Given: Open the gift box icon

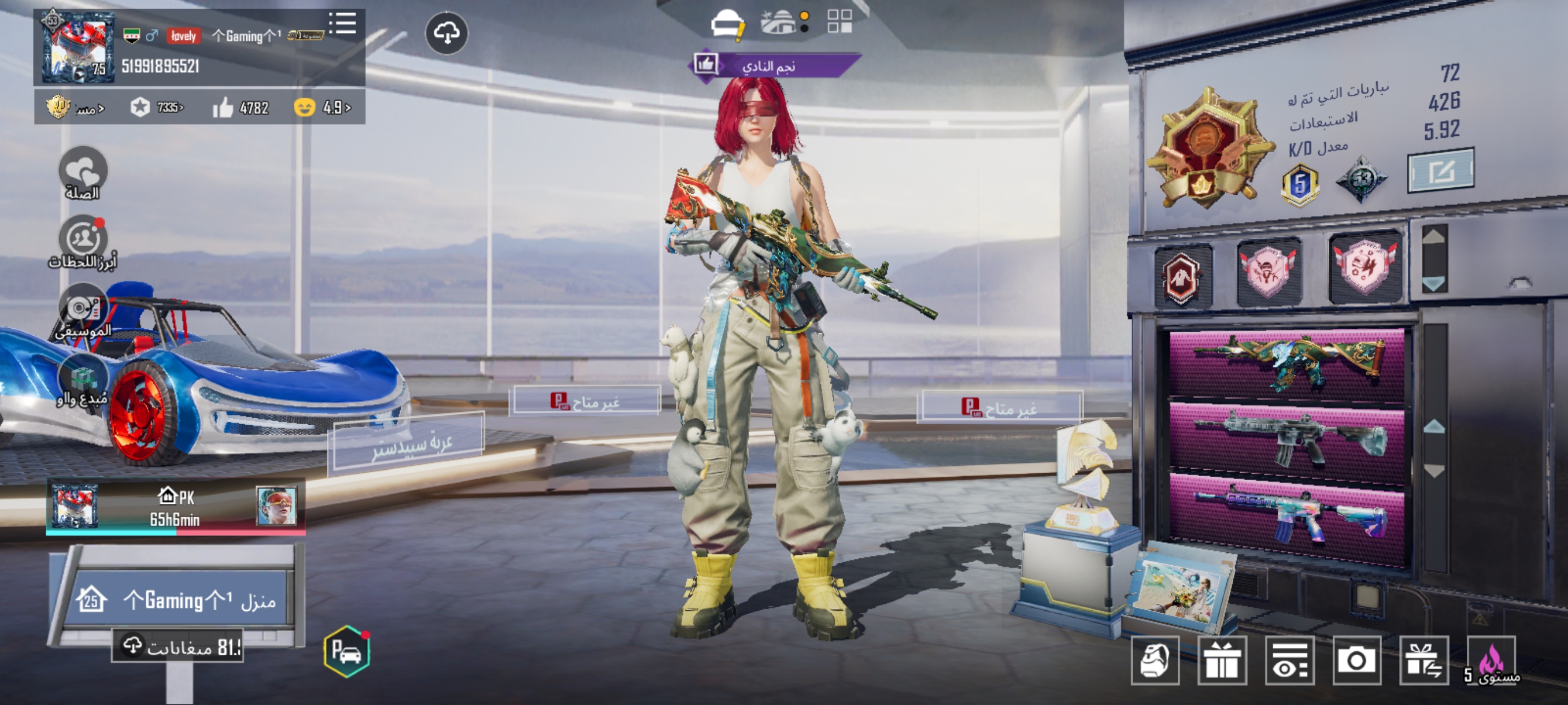Looking at the screenshot, I should [1222, 660].
